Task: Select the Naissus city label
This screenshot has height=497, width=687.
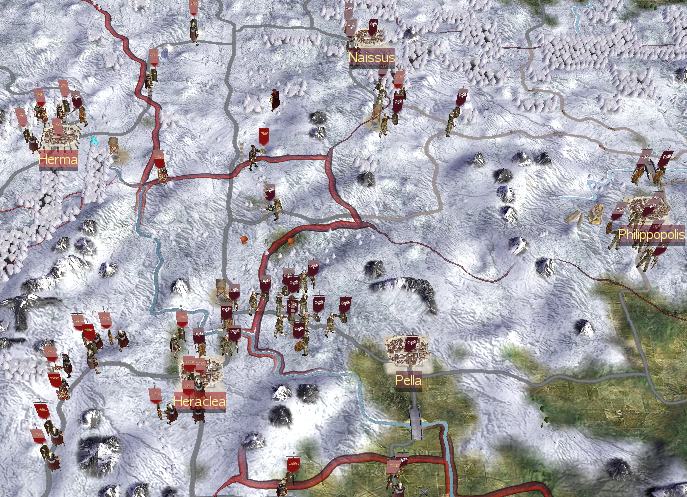Action: point(372,58)
